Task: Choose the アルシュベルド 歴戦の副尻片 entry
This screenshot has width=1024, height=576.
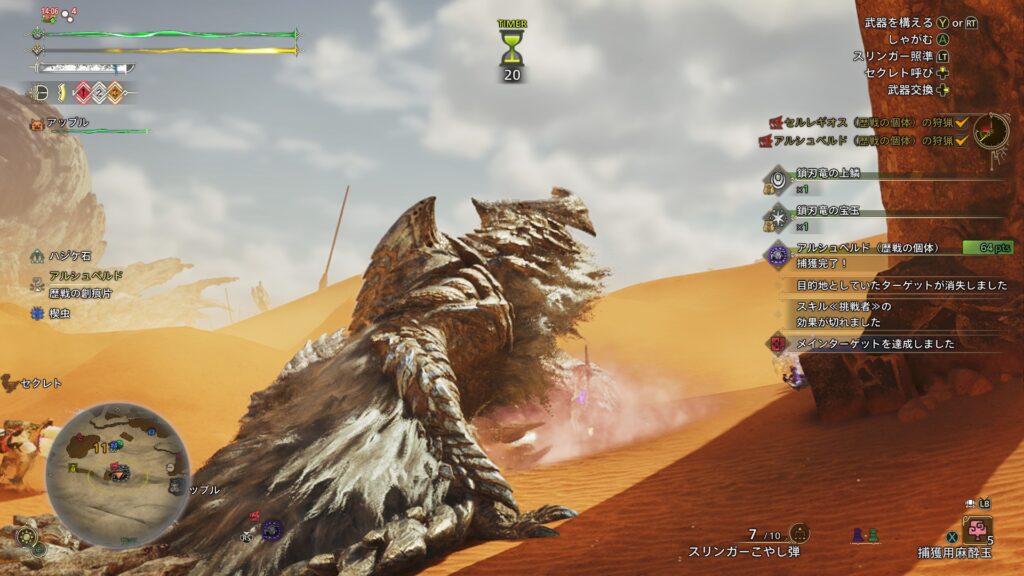Action: (78, 283)
